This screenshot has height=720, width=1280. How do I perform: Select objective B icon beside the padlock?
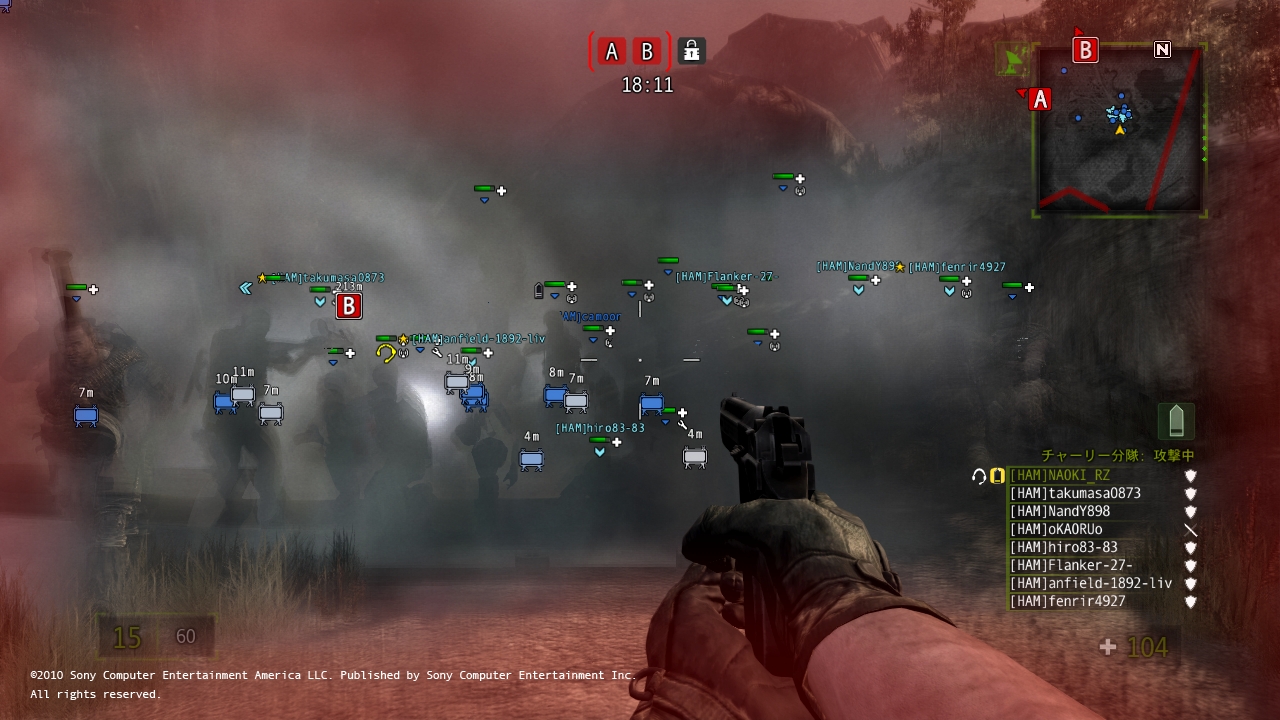pos(647,51)
